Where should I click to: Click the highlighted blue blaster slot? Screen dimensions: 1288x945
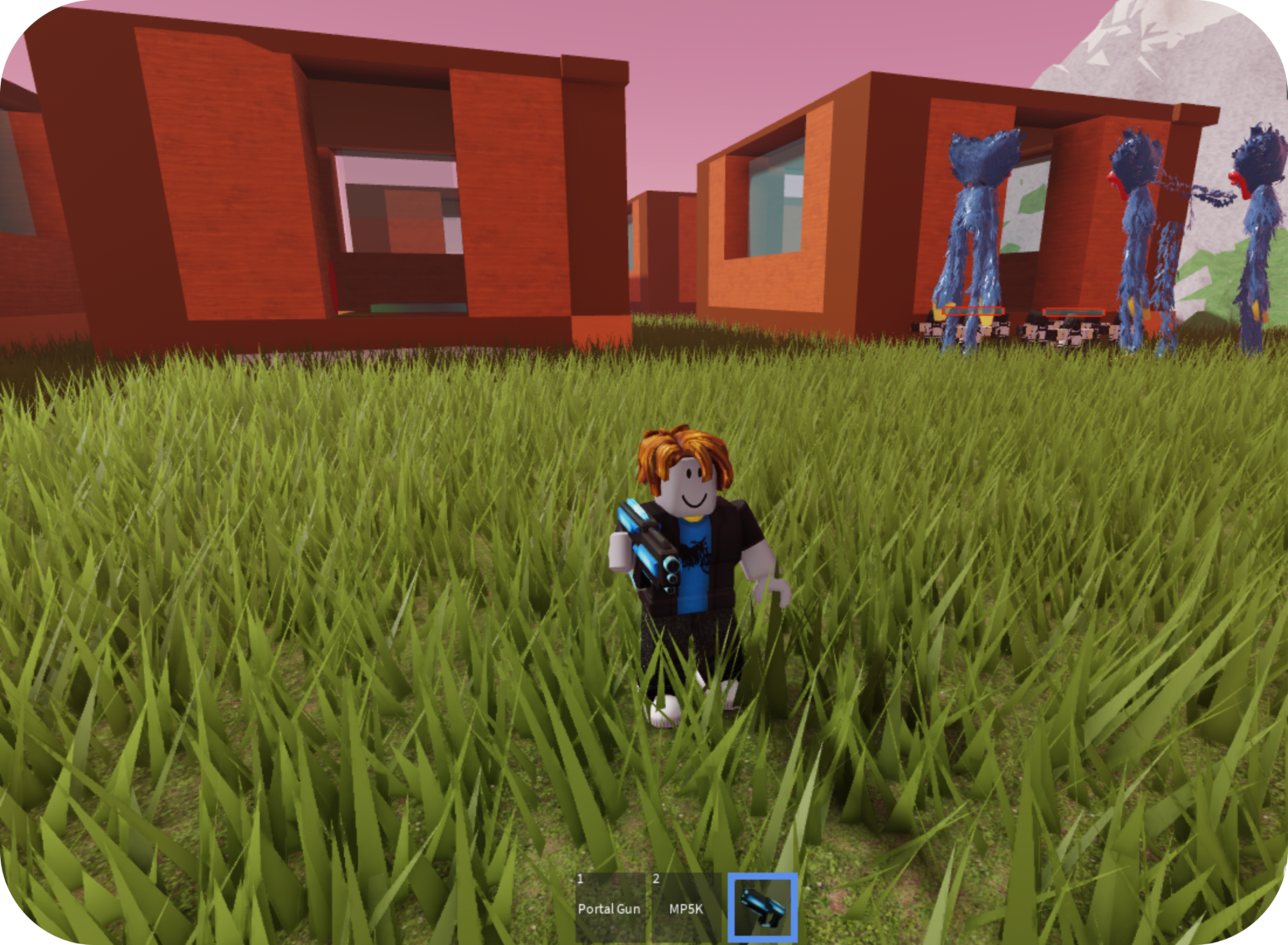pyautogui.click(x=762, y=907)
